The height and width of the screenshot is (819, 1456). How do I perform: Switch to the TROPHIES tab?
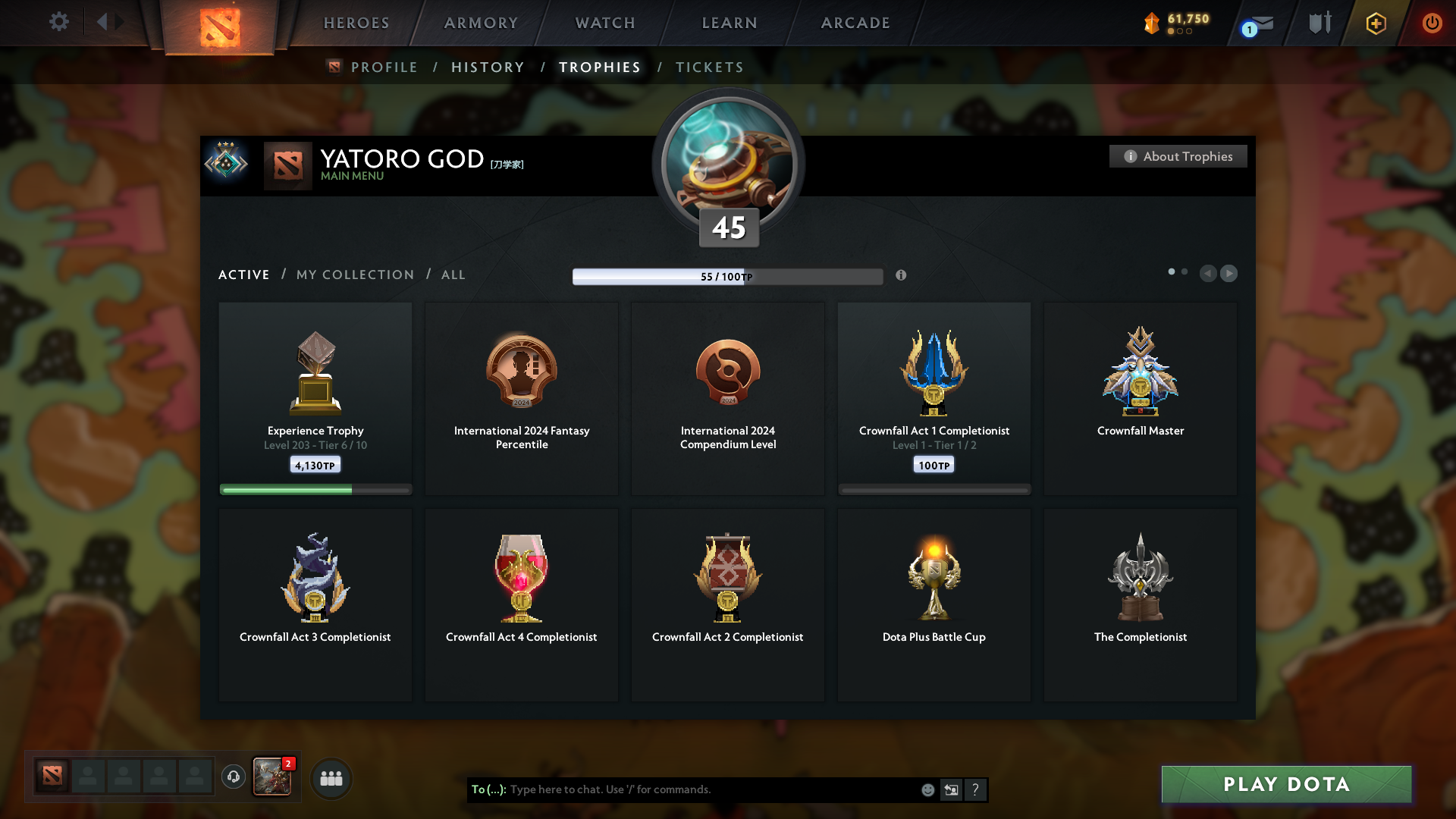pyautogui.click(x=599, y=67)
